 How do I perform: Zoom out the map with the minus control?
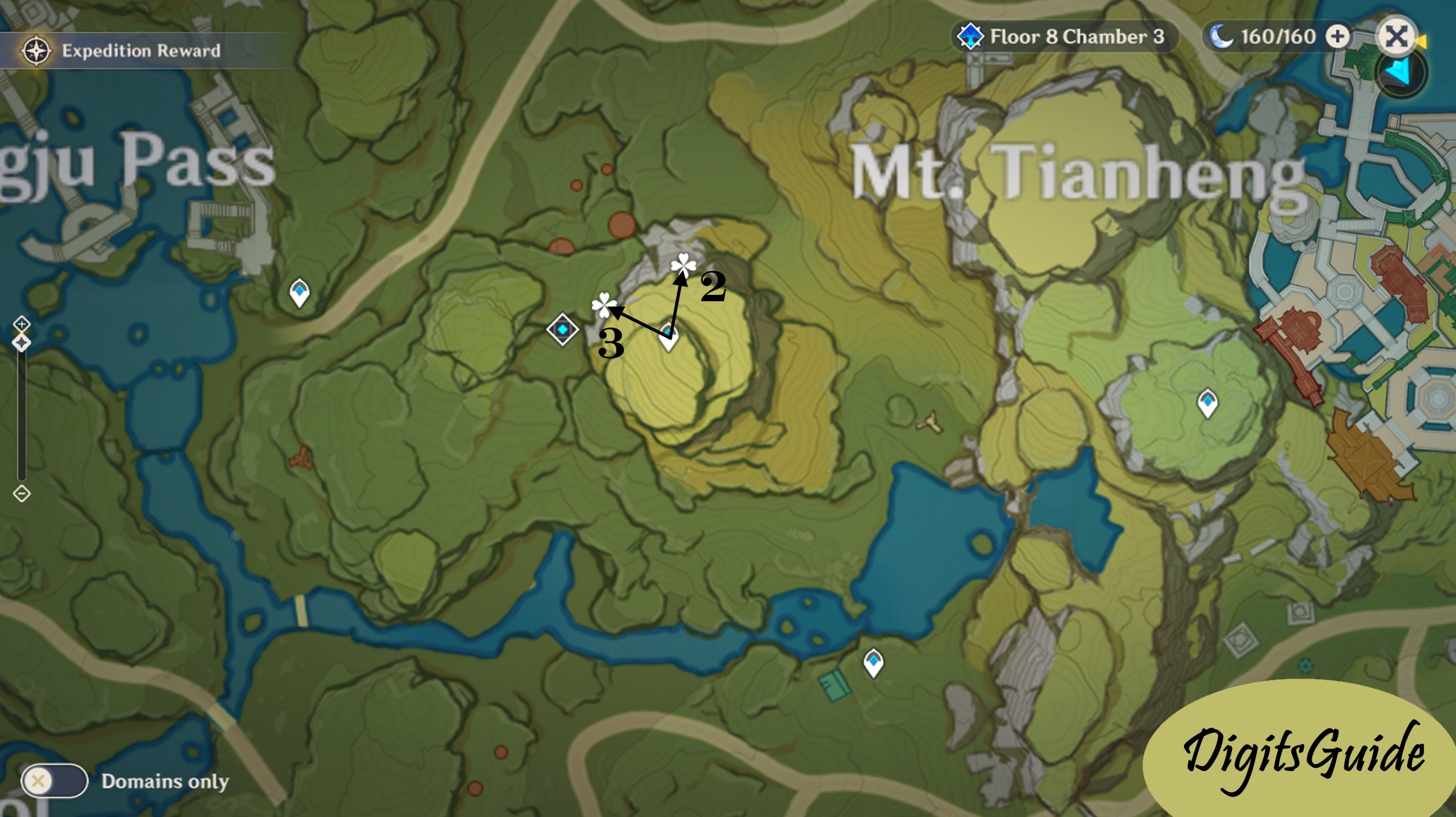click(x=22, y=493)
